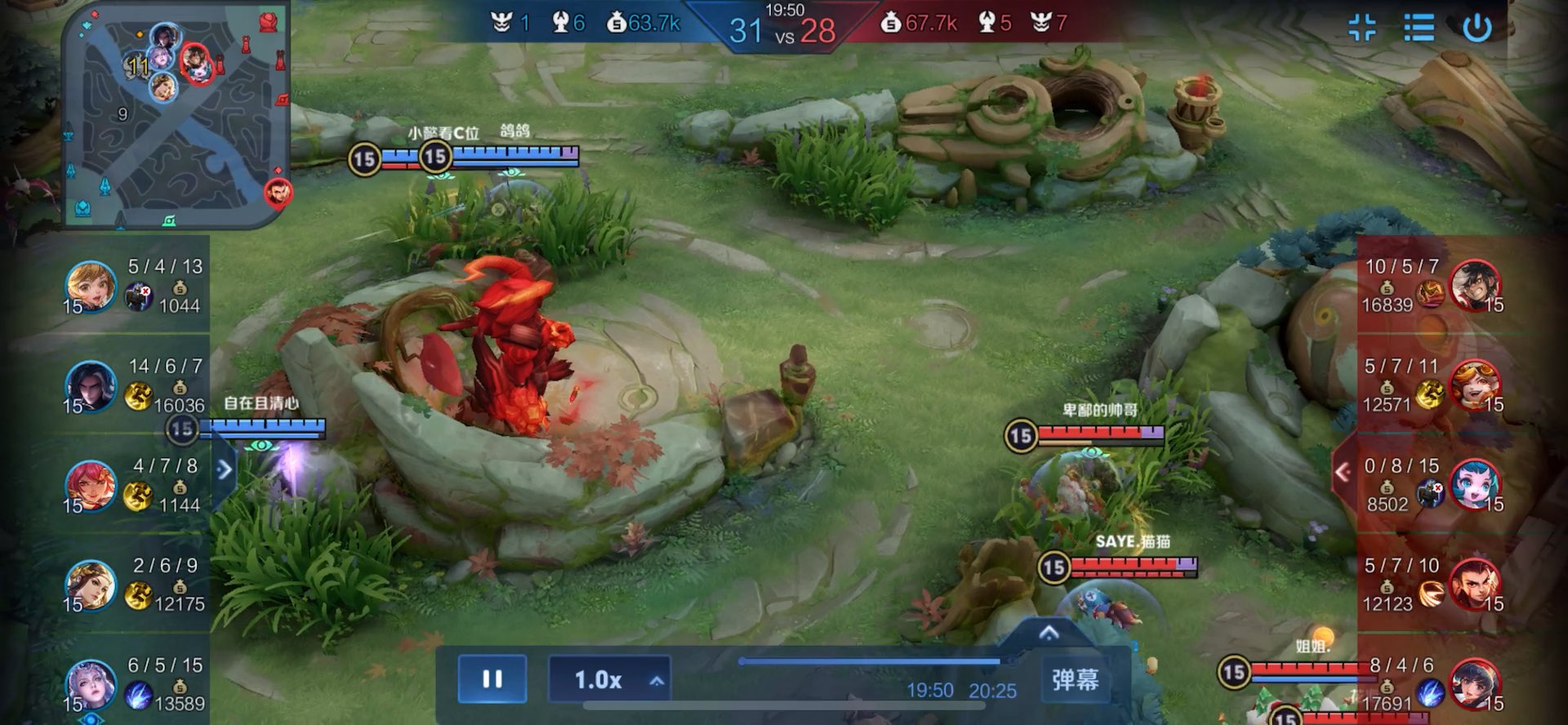Toggle the 弹幕 bullet comments button
The image size is (1568, 725).
pos(1075,679)
